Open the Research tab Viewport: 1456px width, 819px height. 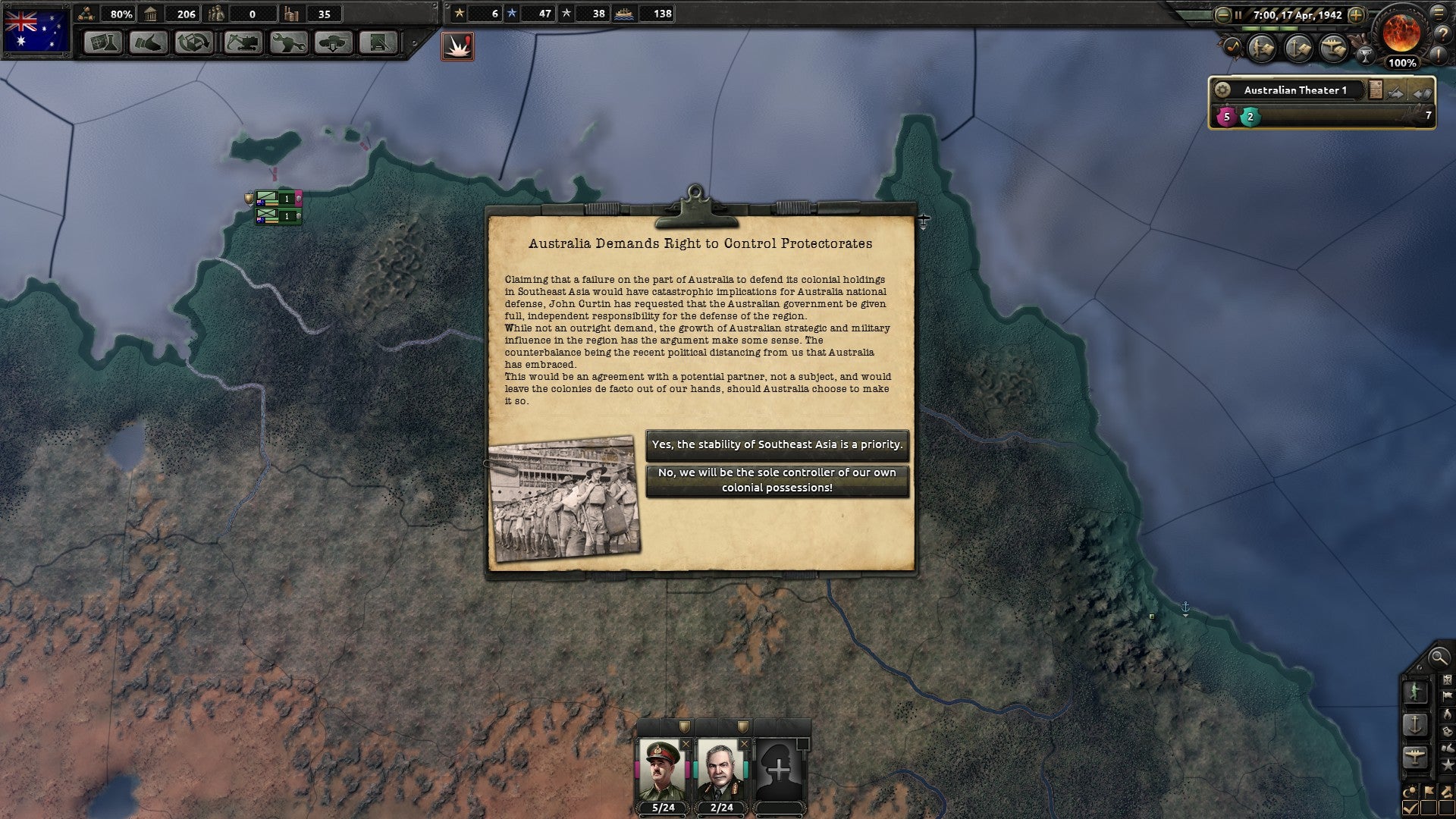pos(103,43)
